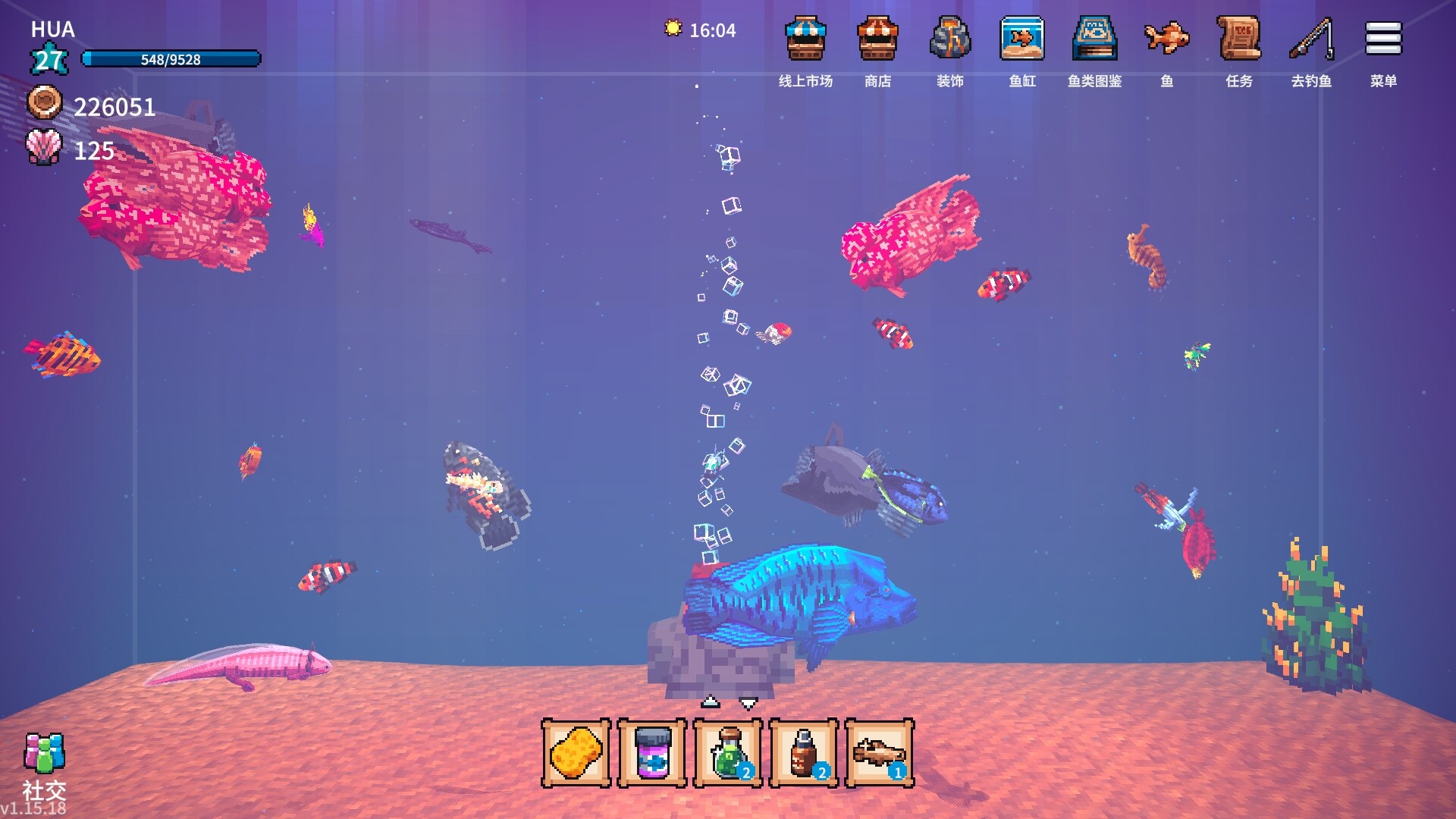1456x819 pixels.
Task: Click the experience progress bar 548/9528
Action: [170, 58]
